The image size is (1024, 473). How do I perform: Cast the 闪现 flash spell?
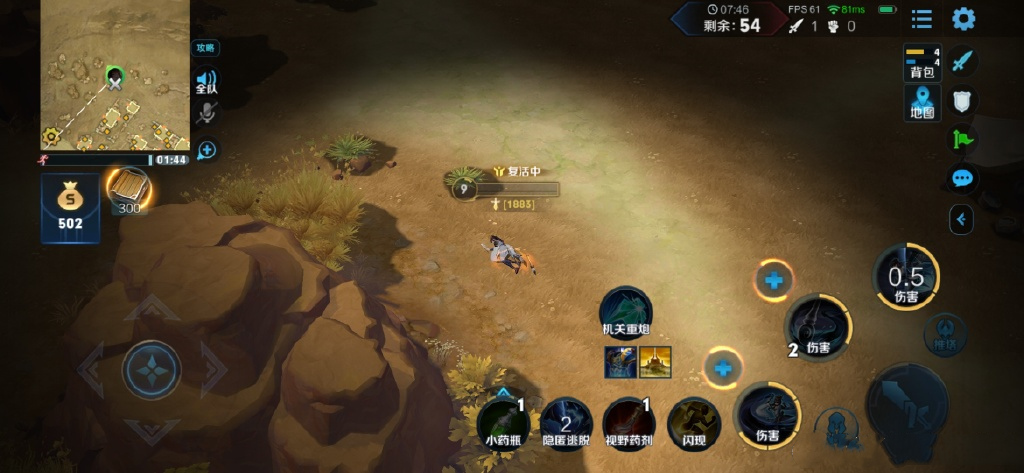(693, 422)
